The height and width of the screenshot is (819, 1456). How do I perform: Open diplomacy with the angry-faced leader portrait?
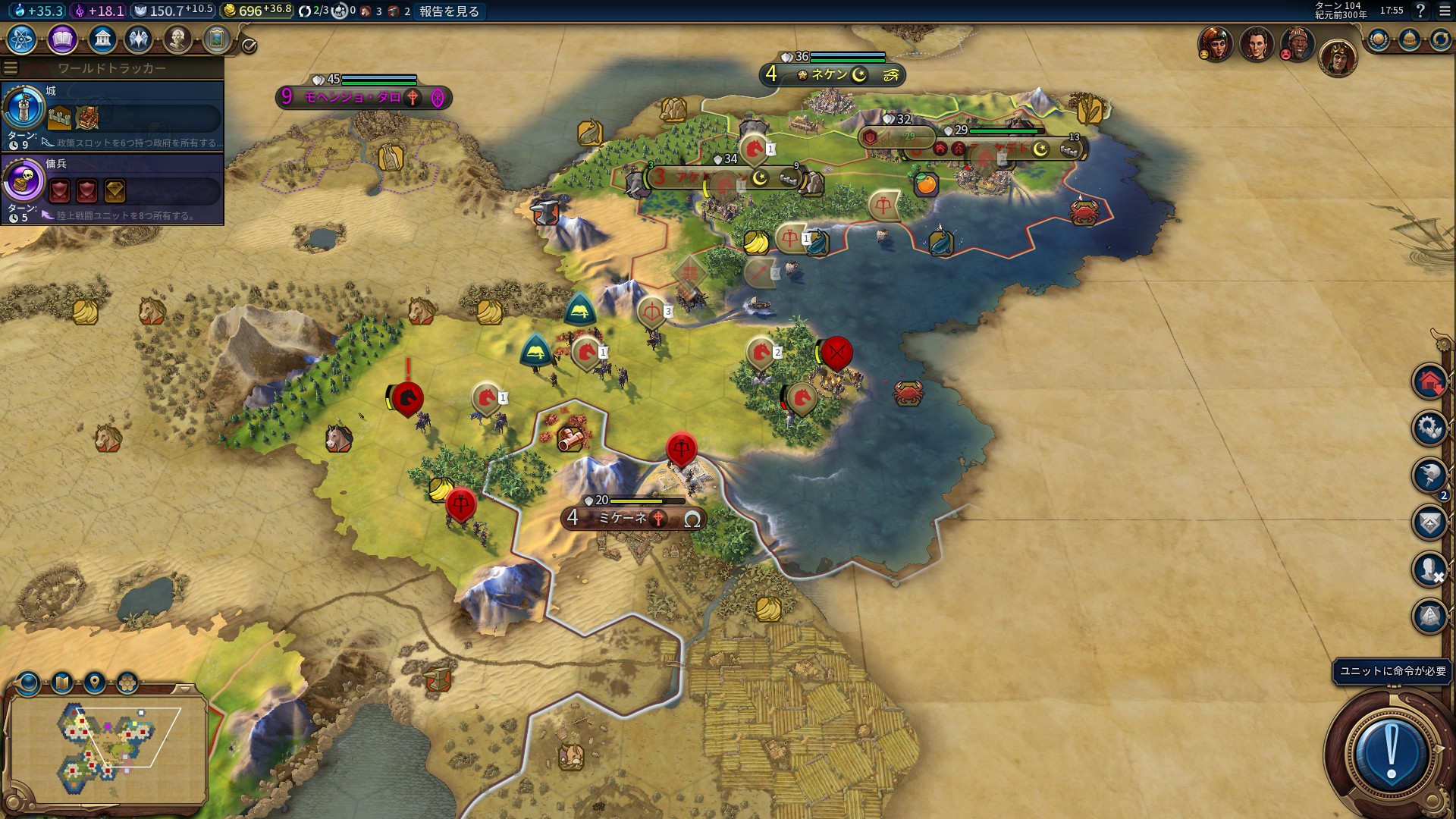tap(1297, 44)
